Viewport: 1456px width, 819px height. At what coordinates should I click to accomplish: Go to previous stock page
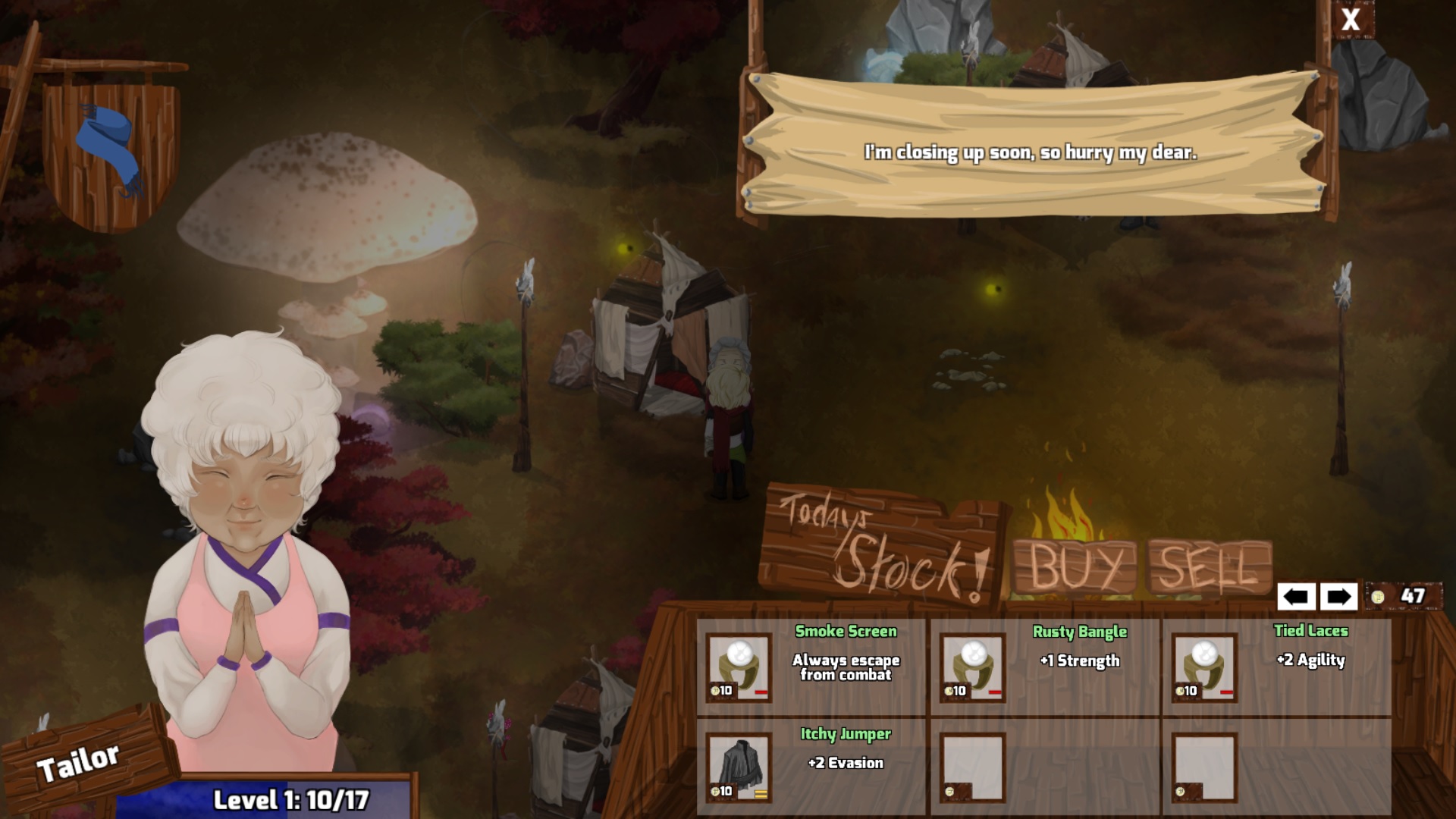click(1296, 597)
